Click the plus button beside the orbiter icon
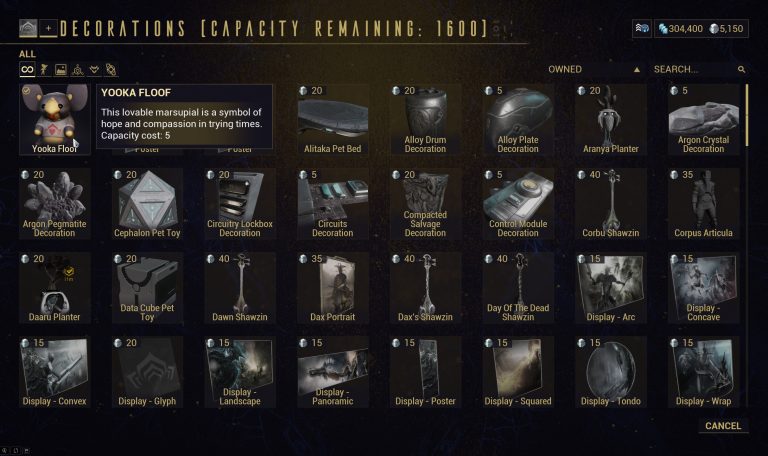 pos(48,28)
